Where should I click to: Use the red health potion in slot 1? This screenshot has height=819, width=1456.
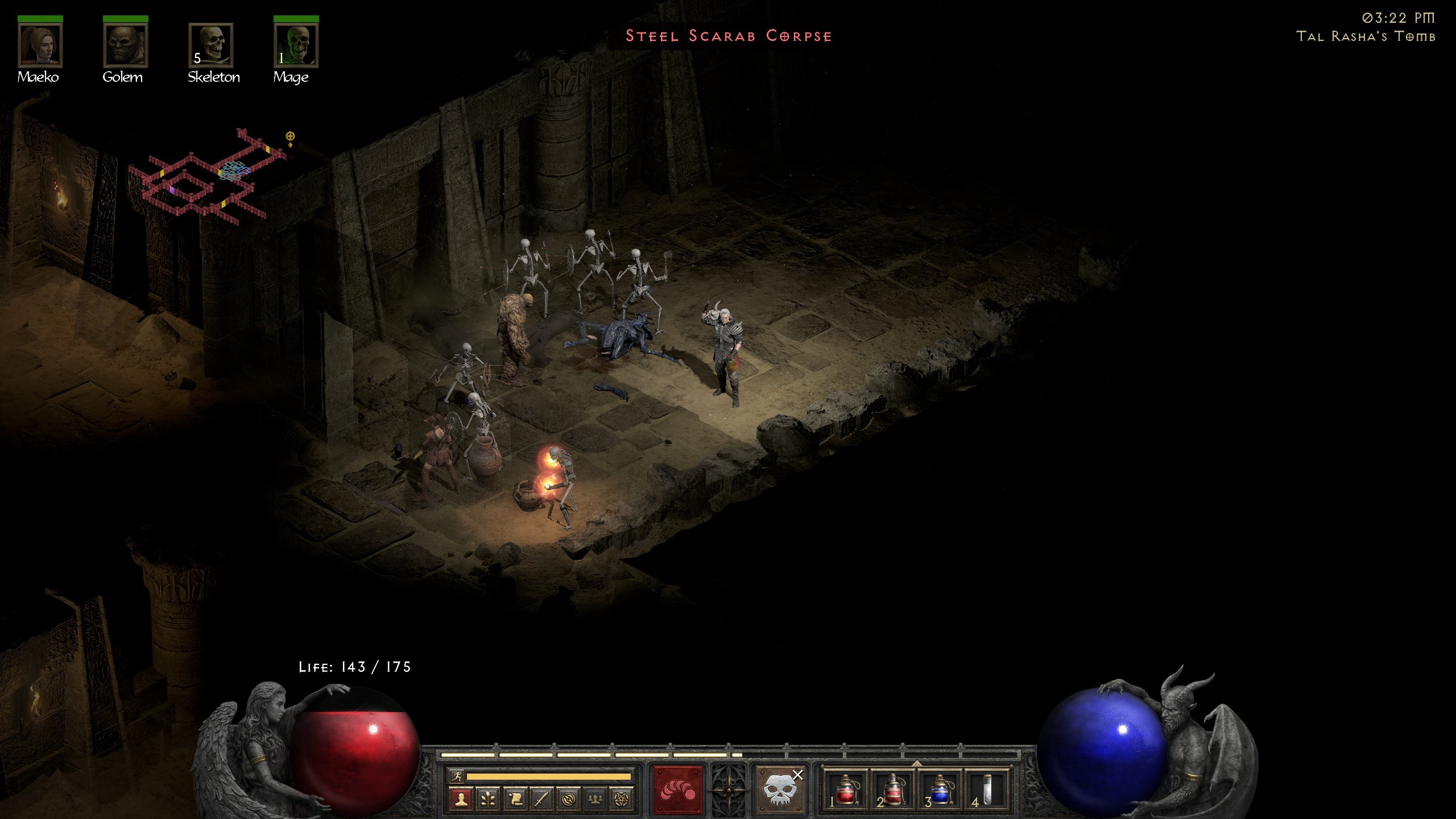click(845, 791)
